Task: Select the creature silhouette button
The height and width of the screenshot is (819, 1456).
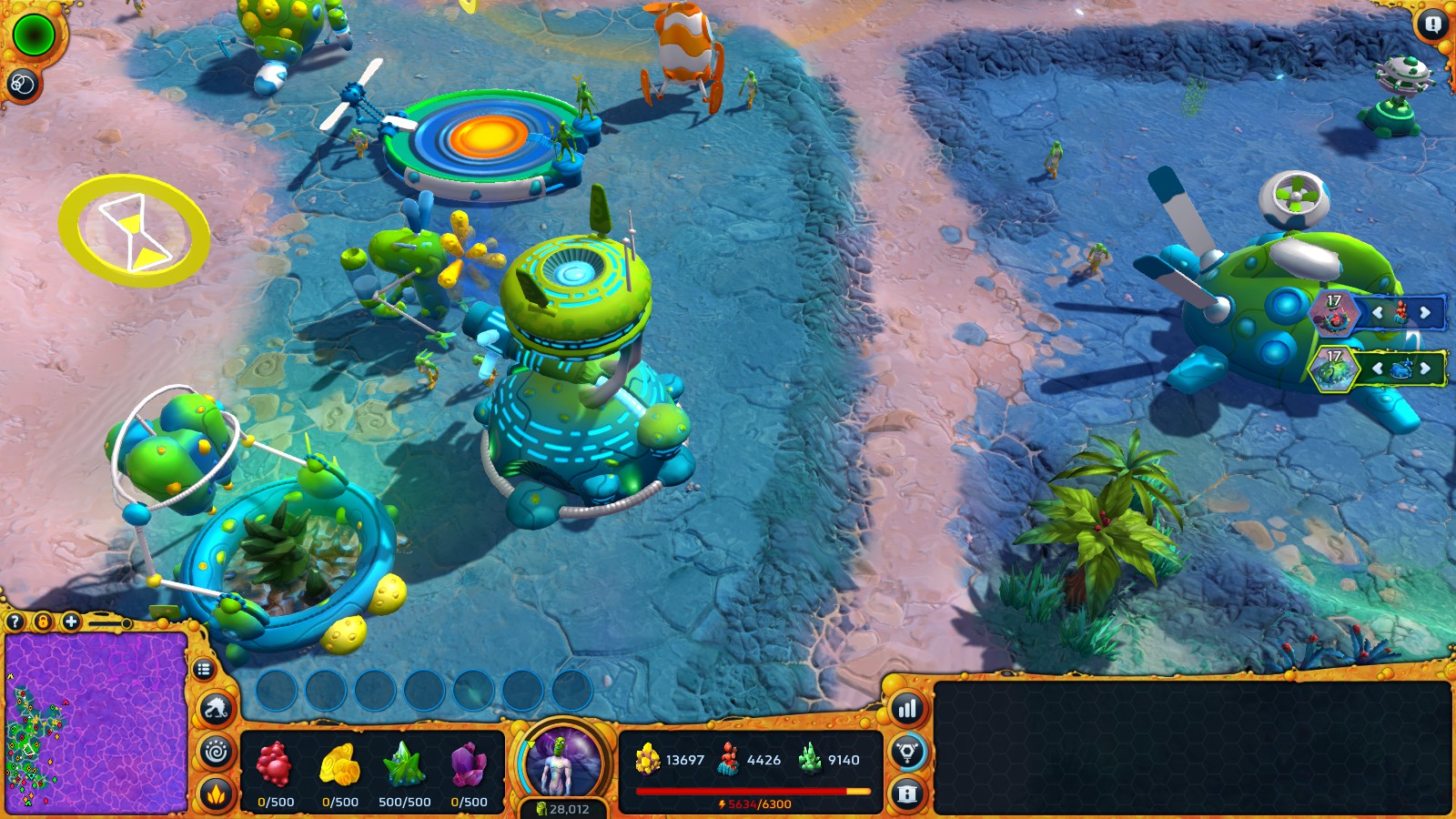Action: point(217,709)
